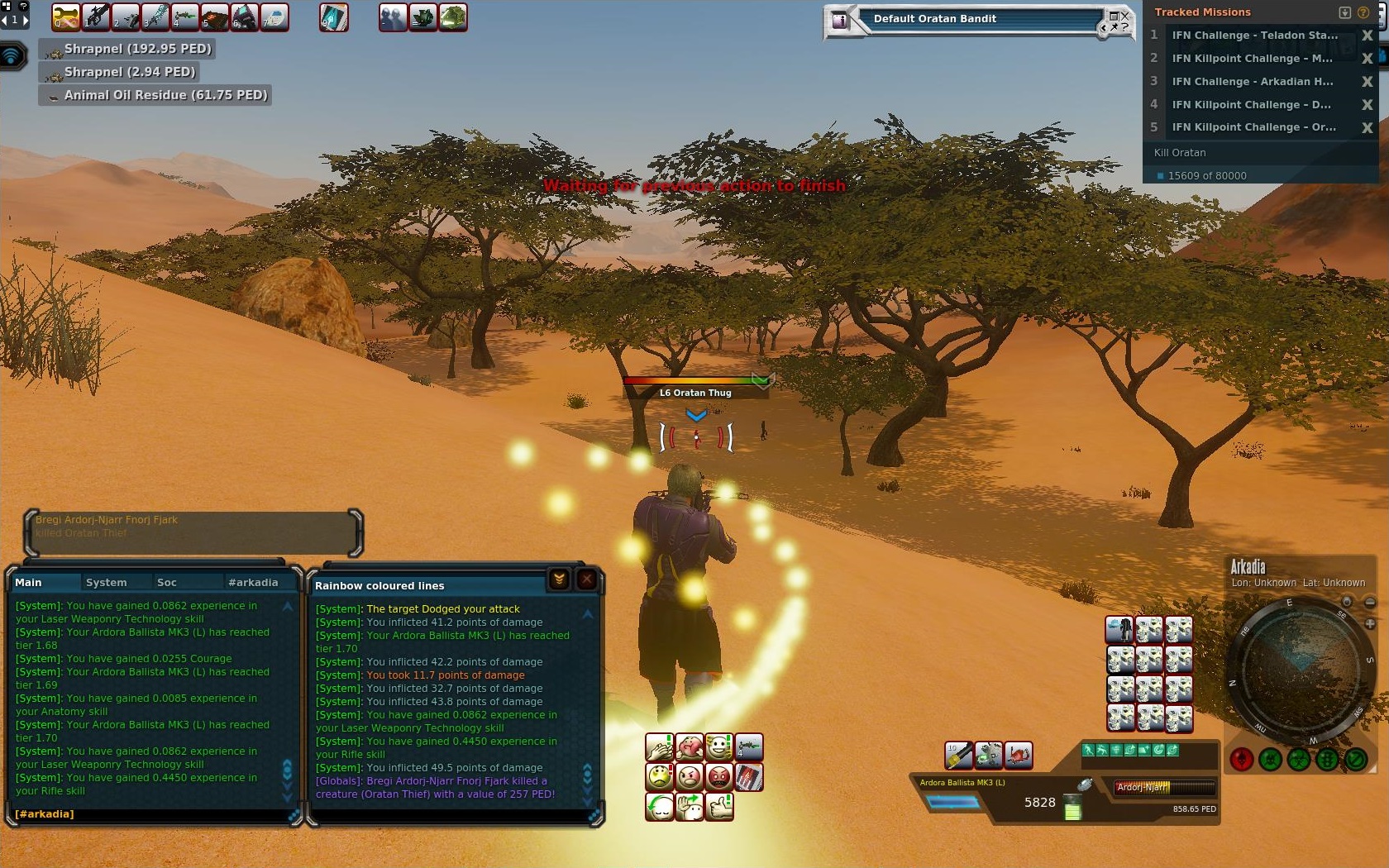Select the IFN Challenge - Arkadian H... mission
The height and width of the screenshot is (868, 1389).
(1252, 81)
